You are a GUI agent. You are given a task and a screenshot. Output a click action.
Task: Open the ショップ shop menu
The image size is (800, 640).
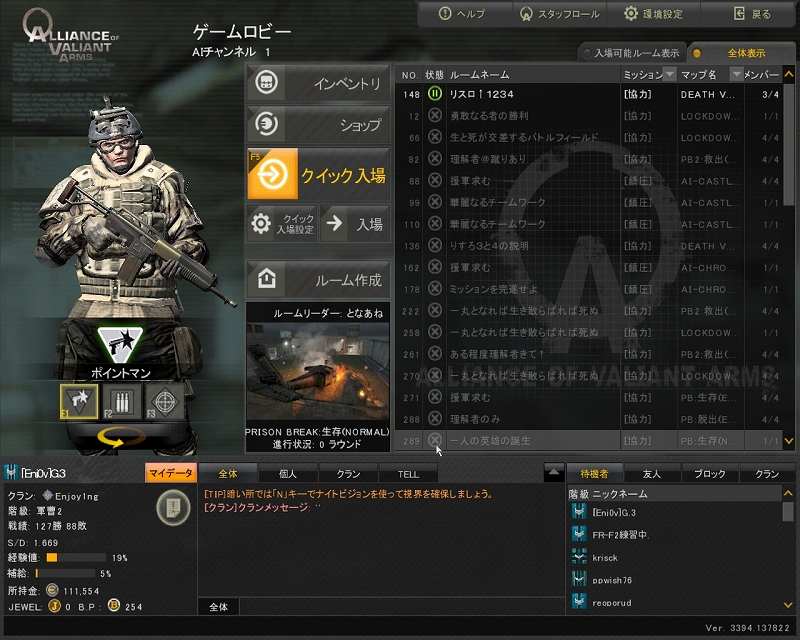coord(318,125)
